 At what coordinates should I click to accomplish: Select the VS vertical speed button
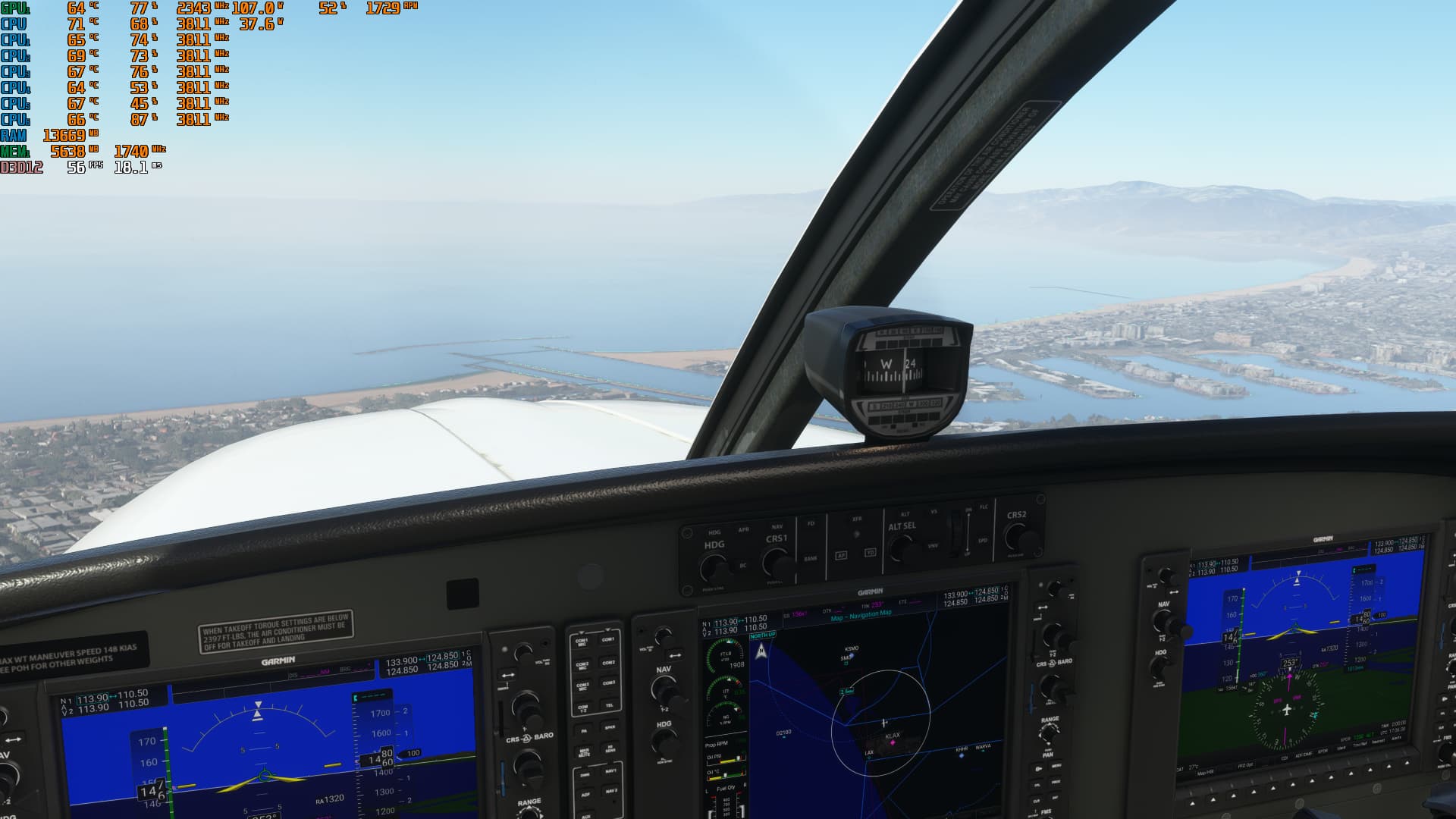pyautogui.click(x=934, y=512)
